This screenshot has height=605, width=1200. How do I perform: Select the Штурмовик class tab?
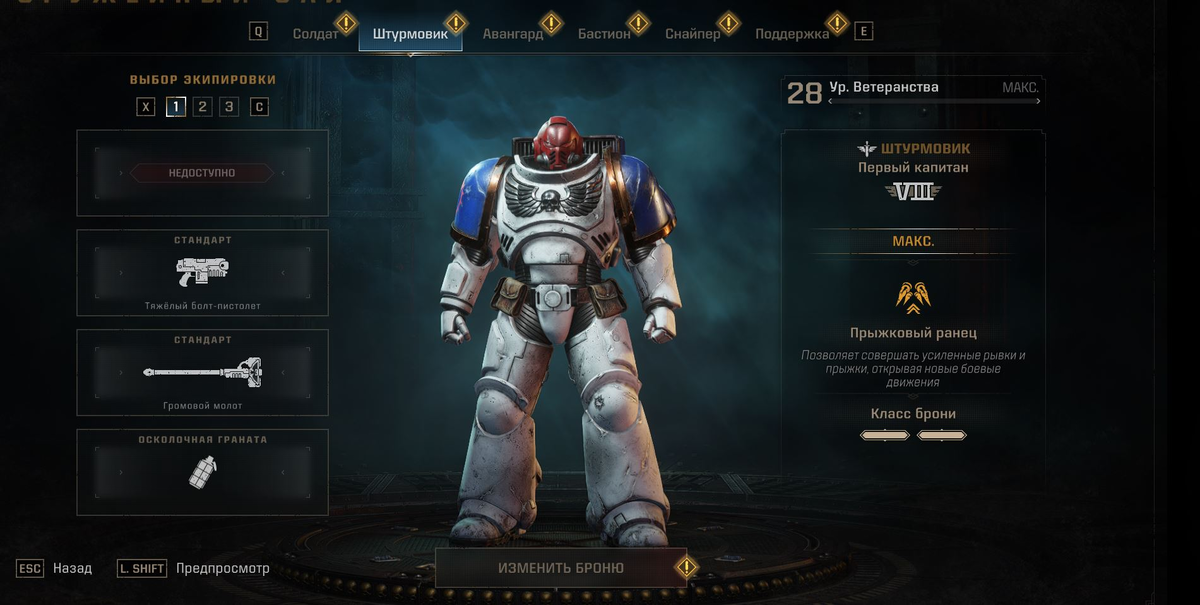pyautogui.click(x=410, y=33)
